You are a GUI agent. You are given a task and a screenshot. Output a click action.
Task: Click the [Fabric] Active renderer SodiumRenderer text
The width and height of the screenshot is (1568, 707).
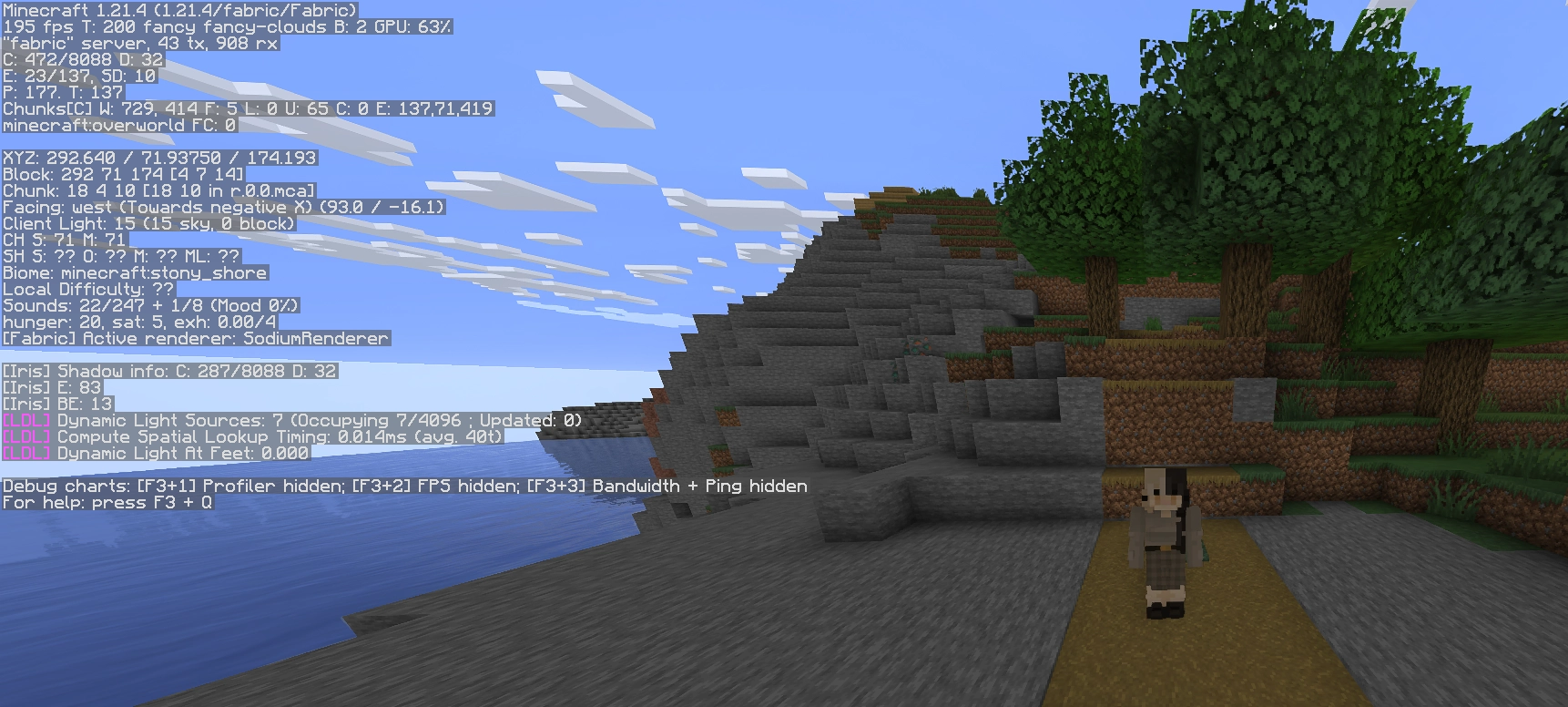coord(196,338)
